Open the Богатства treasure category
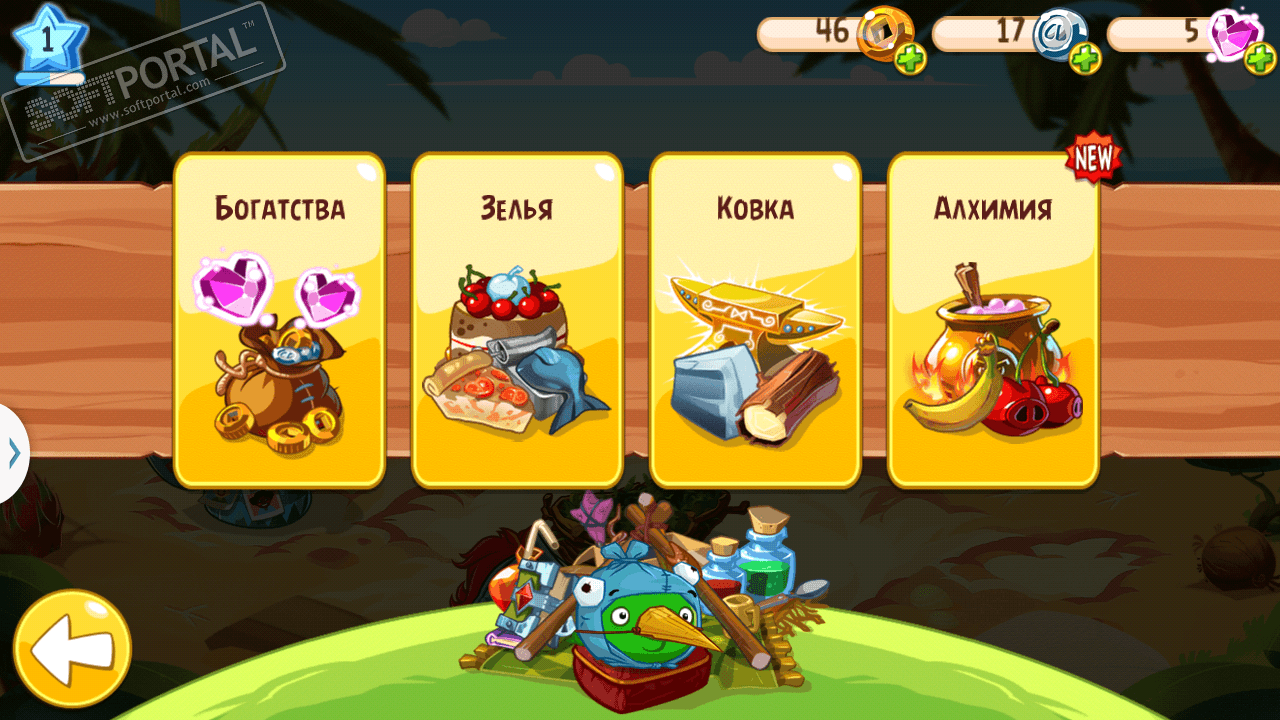The width and height of the screenshot is (1280, 720). (x=279, y=320)
